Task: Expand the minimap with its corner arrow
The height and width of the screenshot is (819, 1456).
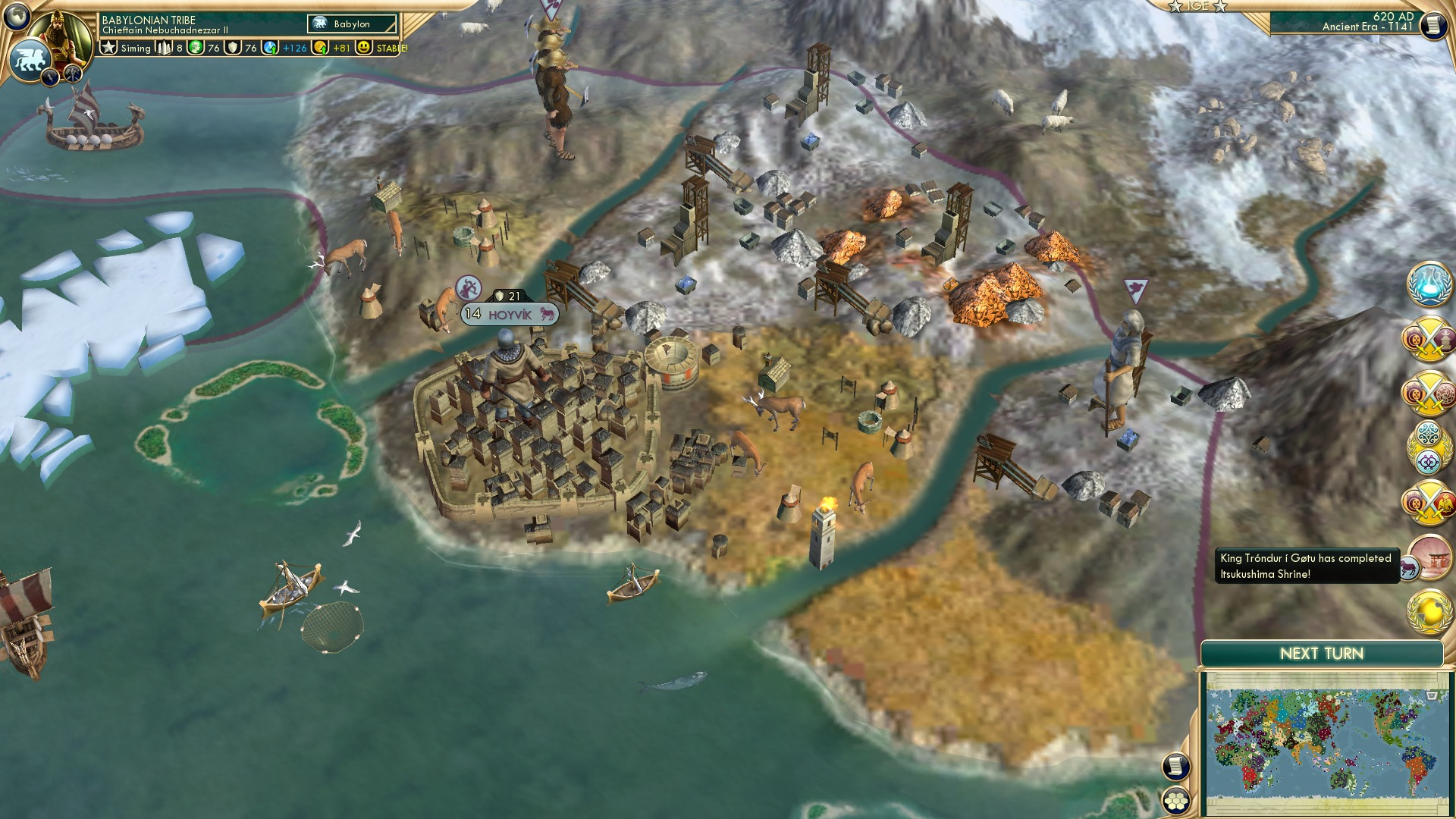Action: (x=1432, y=696)
